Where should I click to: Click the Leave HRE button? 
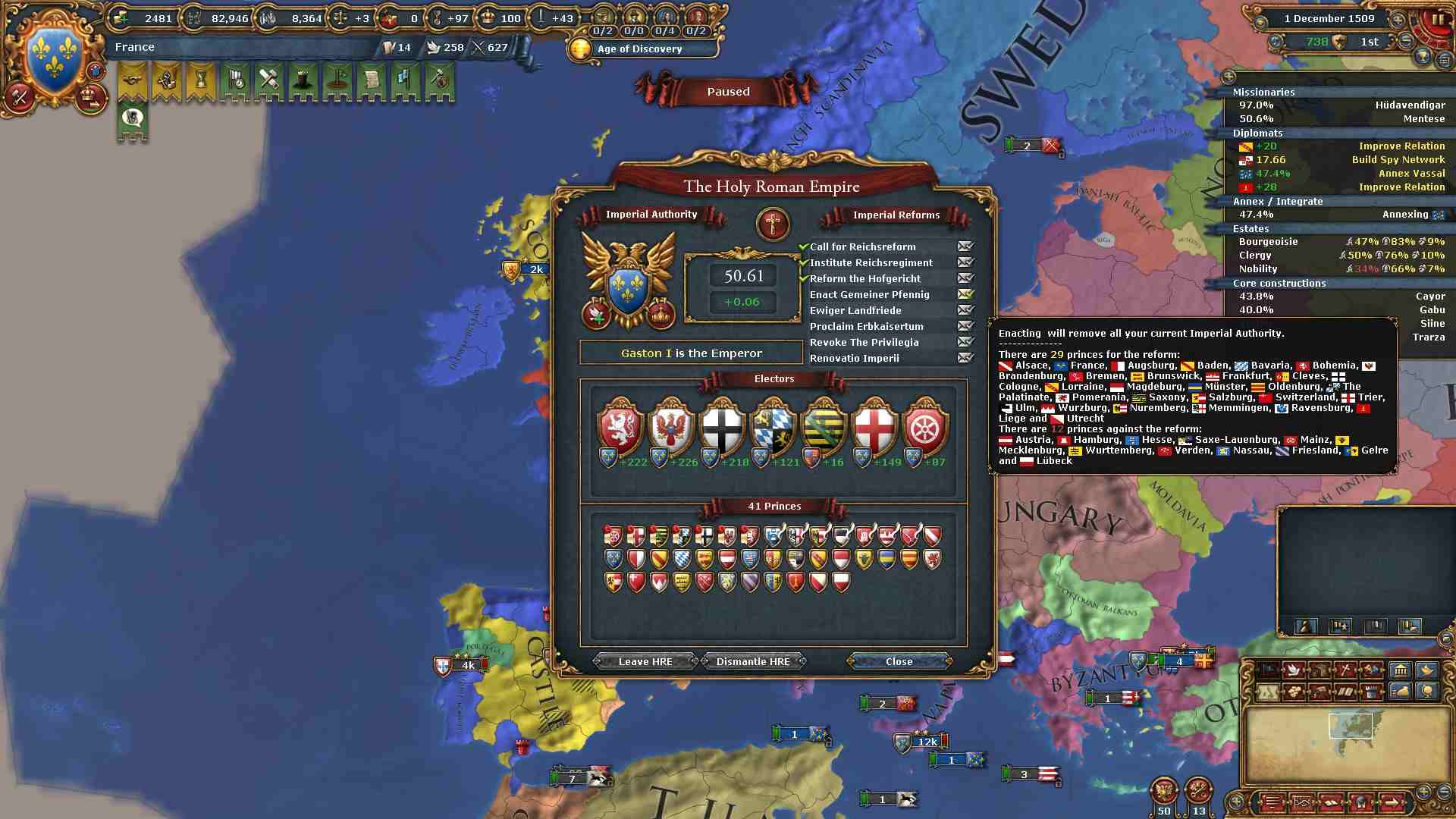click(x=645, y=661)
